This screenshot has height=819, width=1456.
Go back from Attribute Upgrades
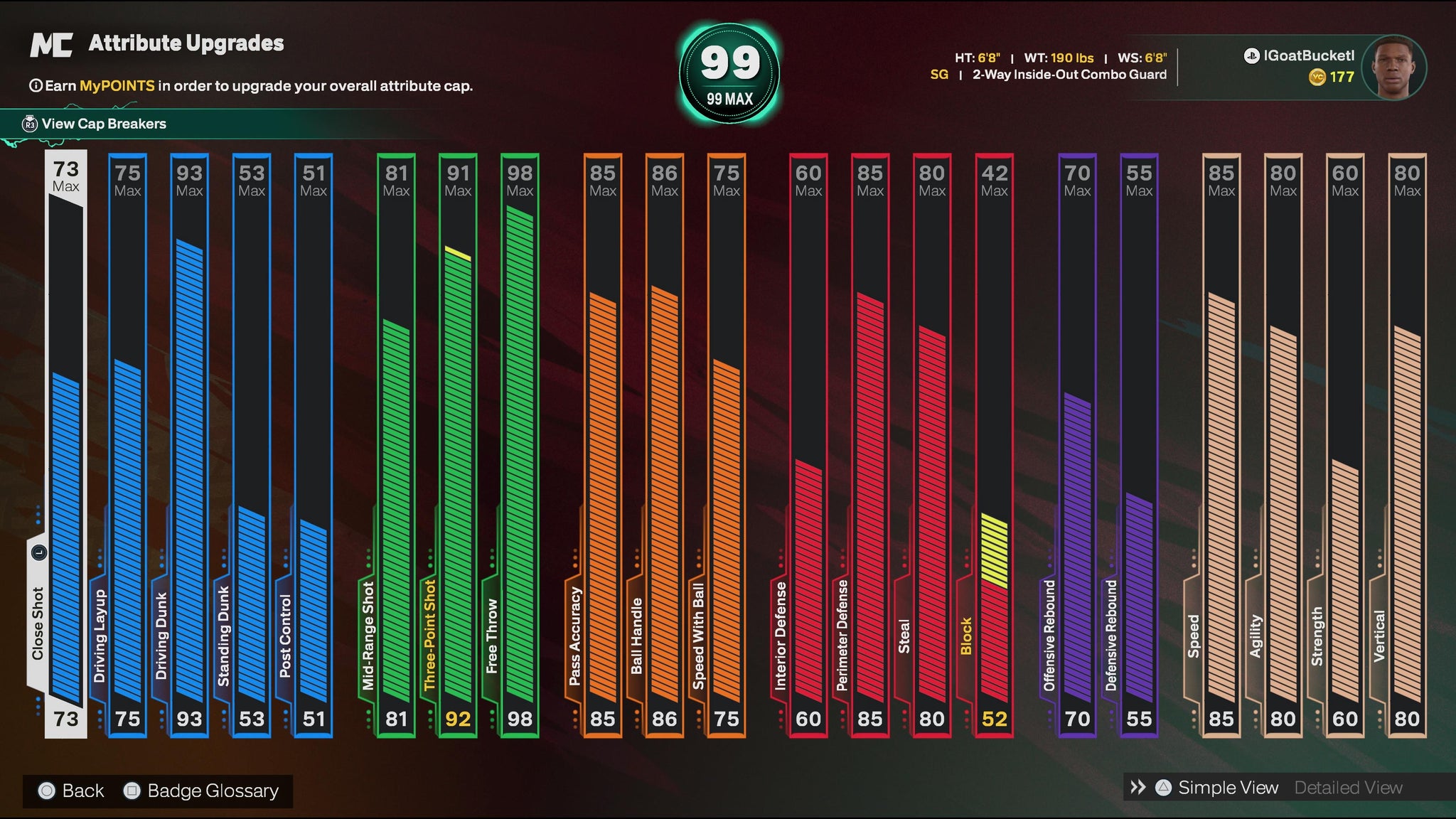71,791
